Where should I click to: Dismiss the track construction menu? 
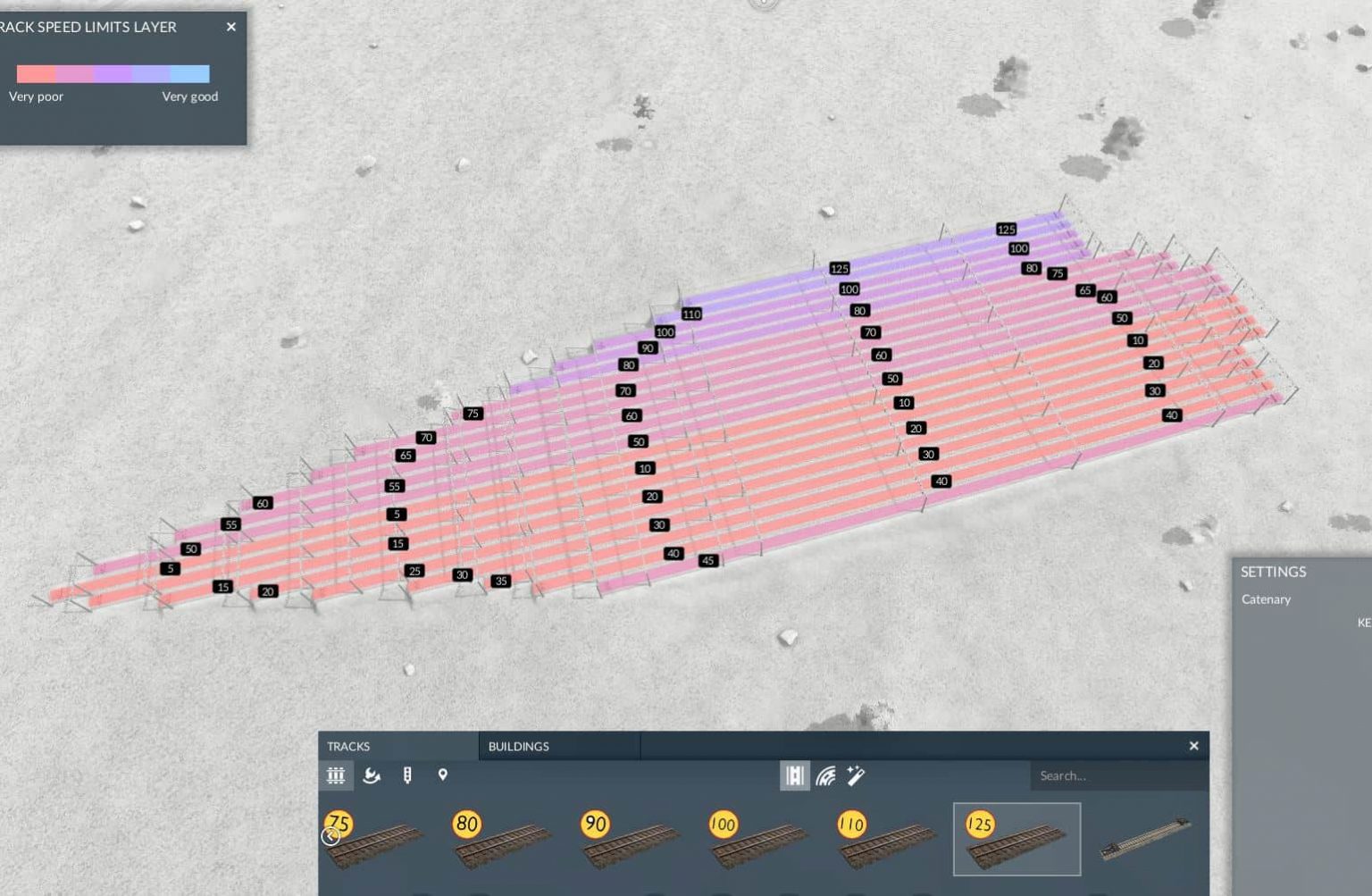[1194, 746]
